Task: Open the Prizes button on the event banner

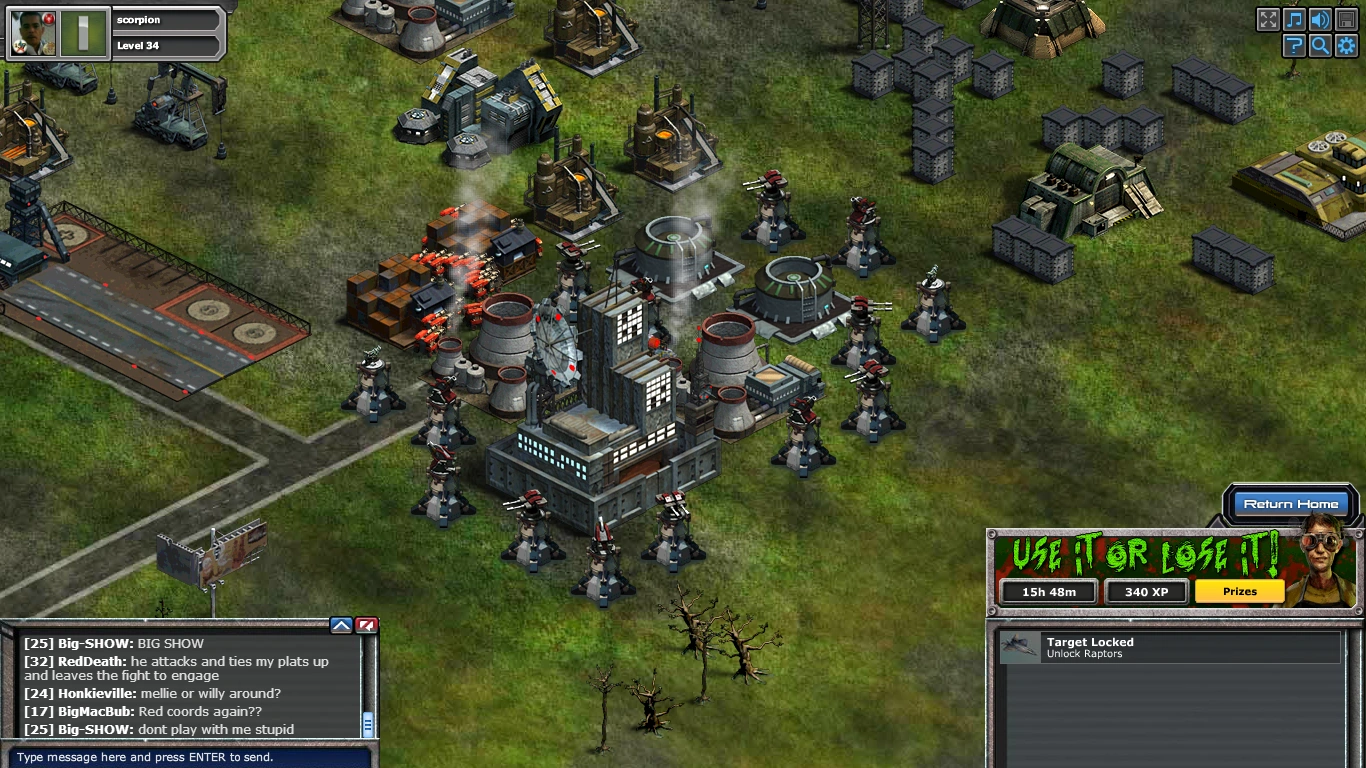Action: [1239, 591]
